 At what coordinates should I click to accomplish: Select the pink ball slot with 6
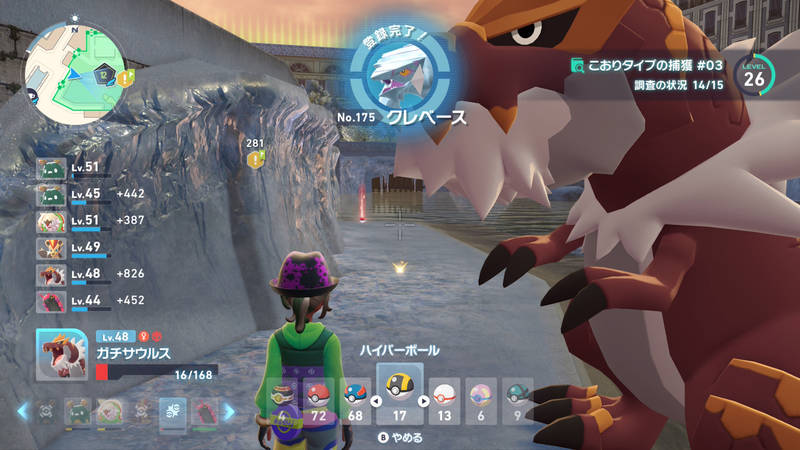480,397
